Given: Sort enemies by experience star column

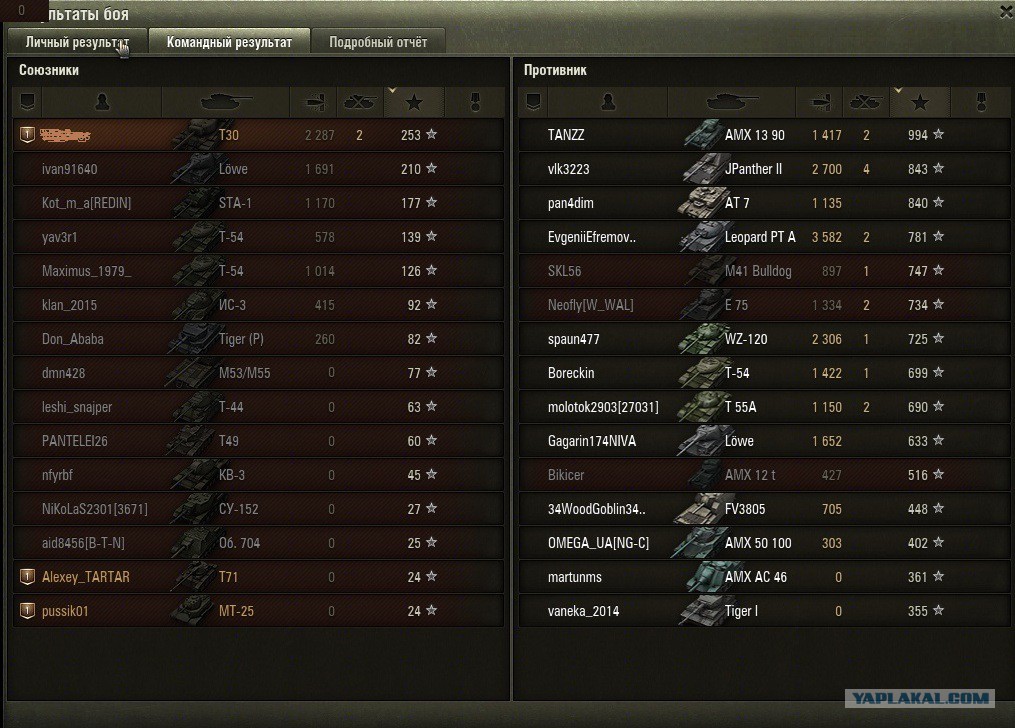Looking at the screenshot, I should tap(920, 102).
